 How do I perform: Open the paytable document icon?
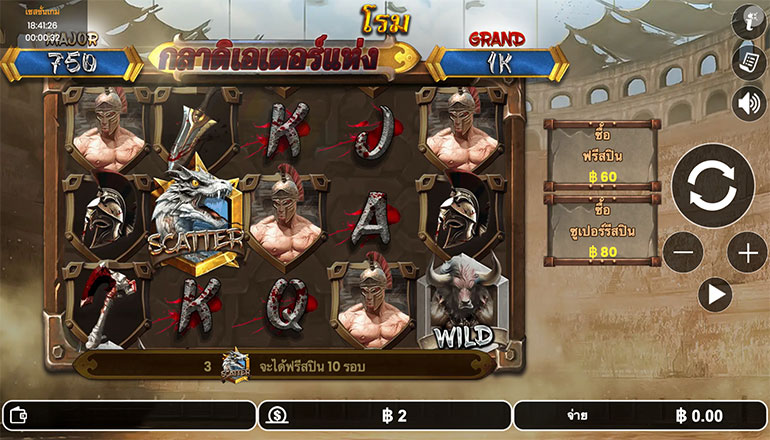(x=748, y=61)
